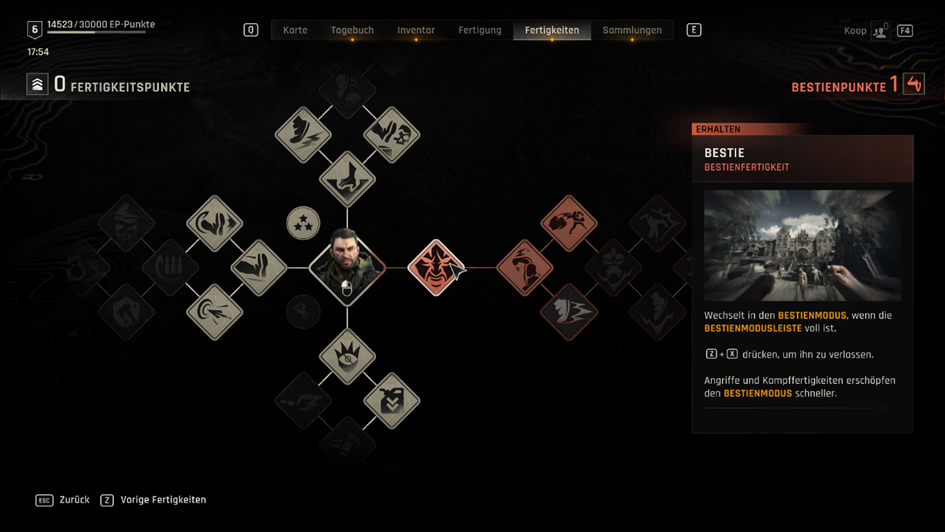Click the character portrait node
This screenshot has height=532, width=945.
(x=347, y=266)
